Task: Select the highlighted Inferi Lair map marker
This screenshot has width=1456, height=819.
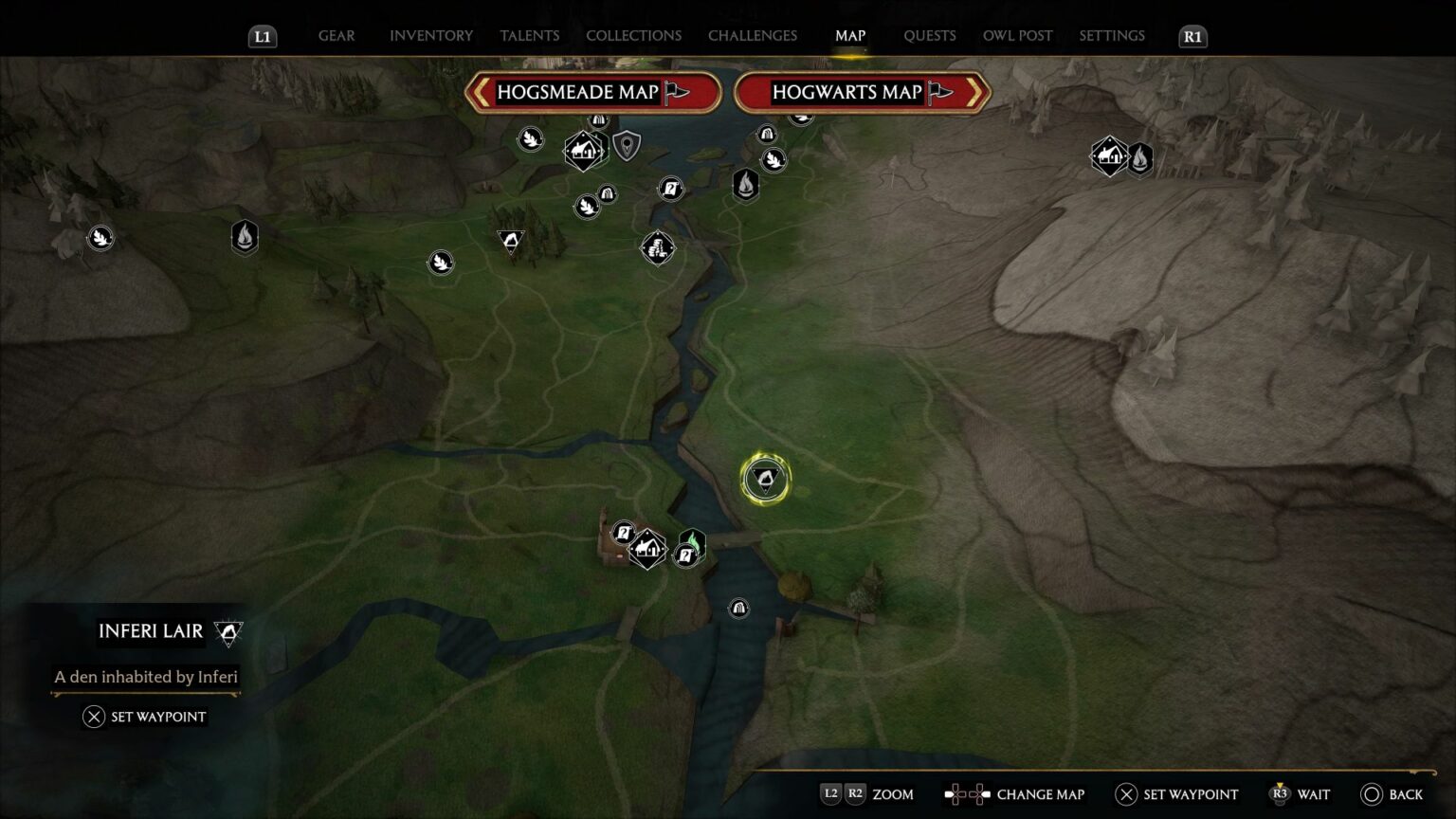Action: click(764, 478)
